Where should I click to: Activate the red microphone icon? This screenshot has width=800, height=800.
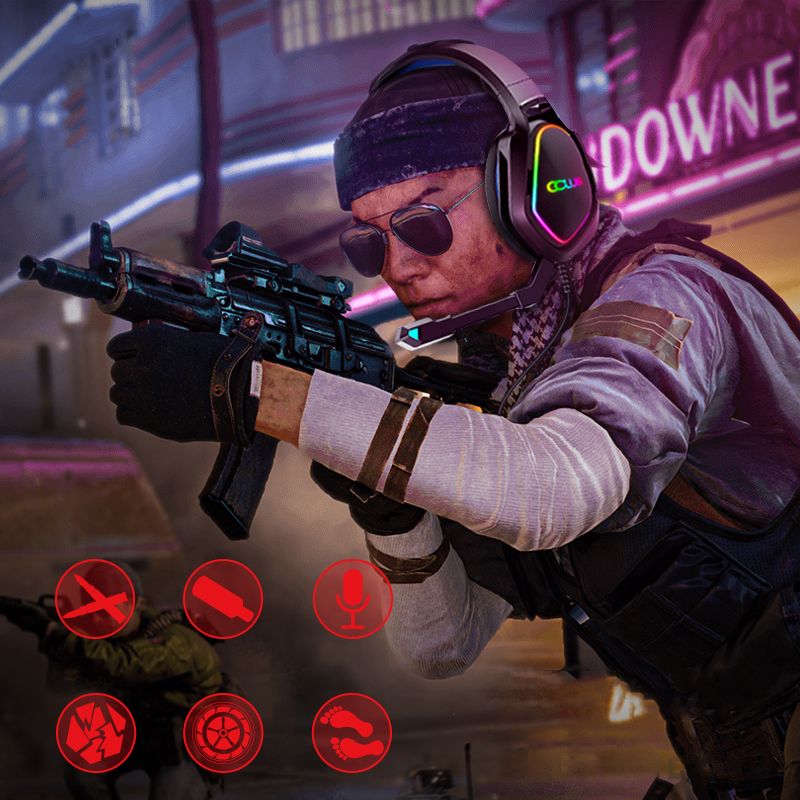pyautogui.click(x=352, y=599)
